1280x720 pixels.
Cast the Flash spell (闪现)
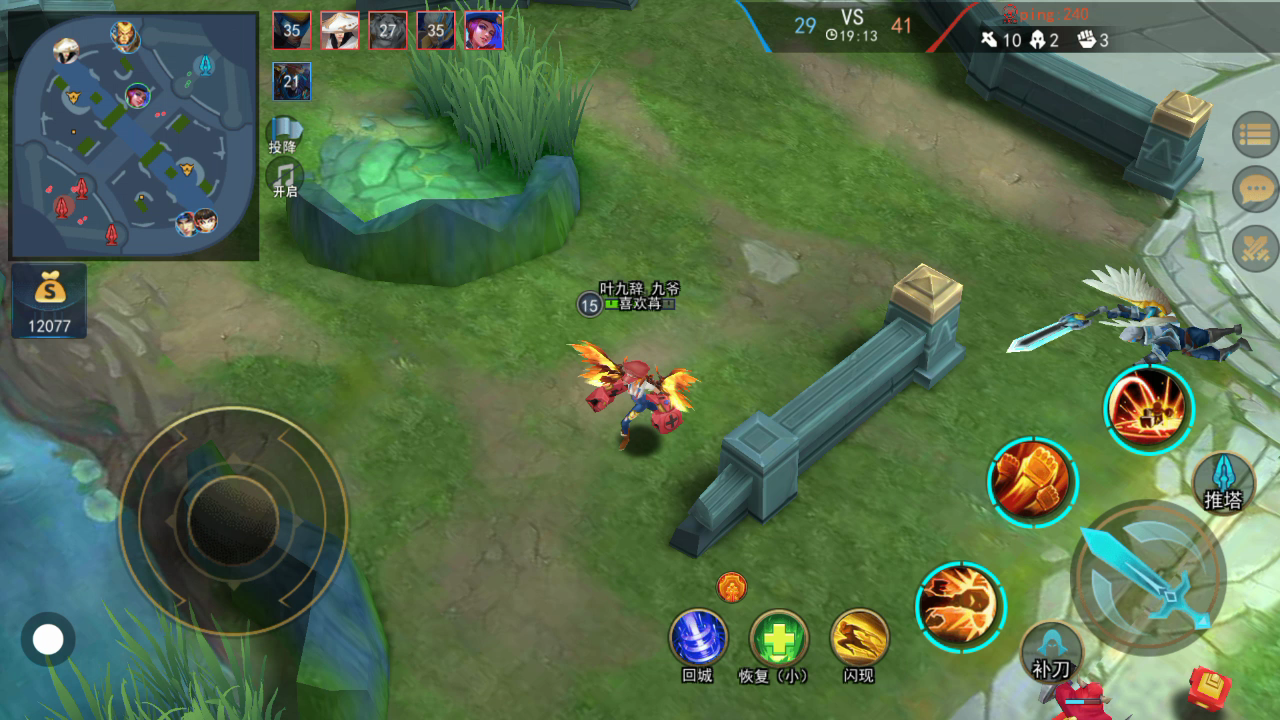[x=859, y=637]
